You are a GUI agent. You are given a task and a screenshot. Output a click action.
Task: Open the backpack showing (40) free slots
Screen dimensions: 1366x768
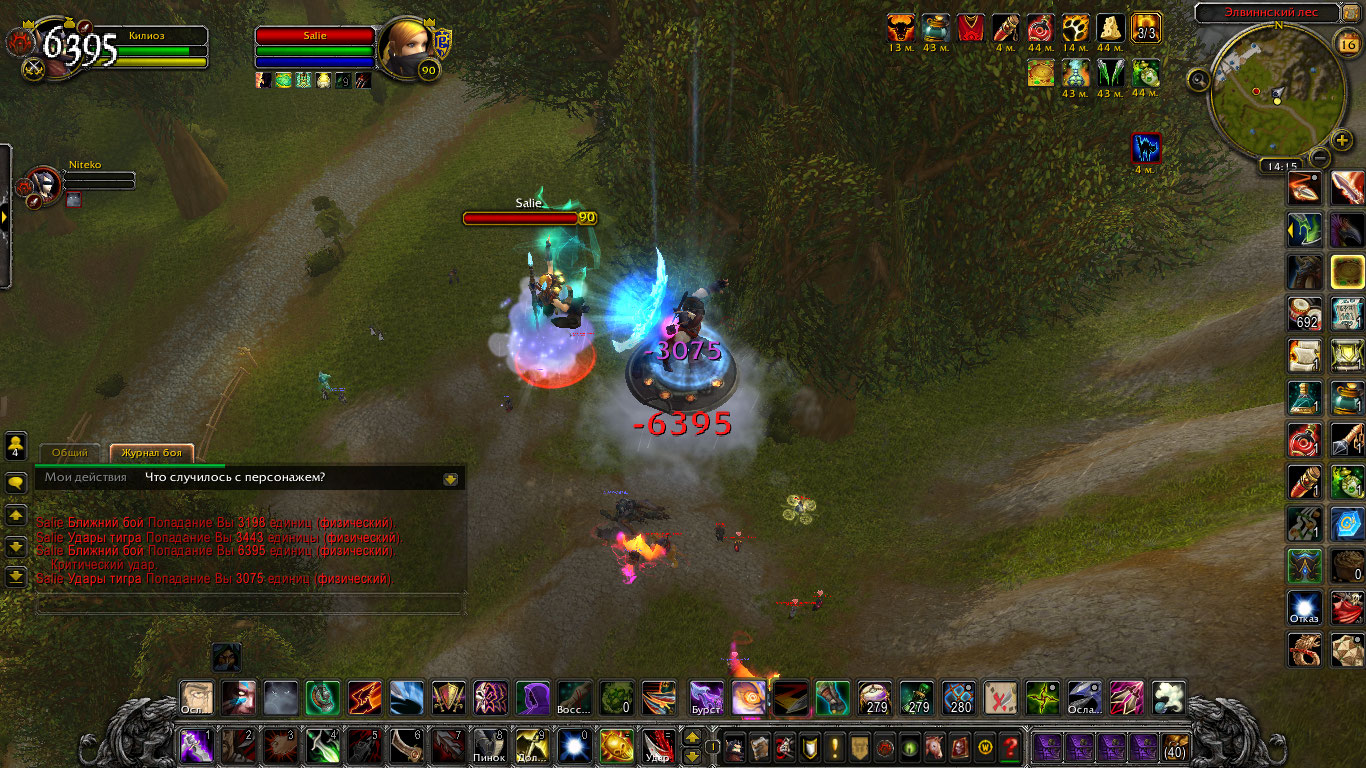point(1175,746)
